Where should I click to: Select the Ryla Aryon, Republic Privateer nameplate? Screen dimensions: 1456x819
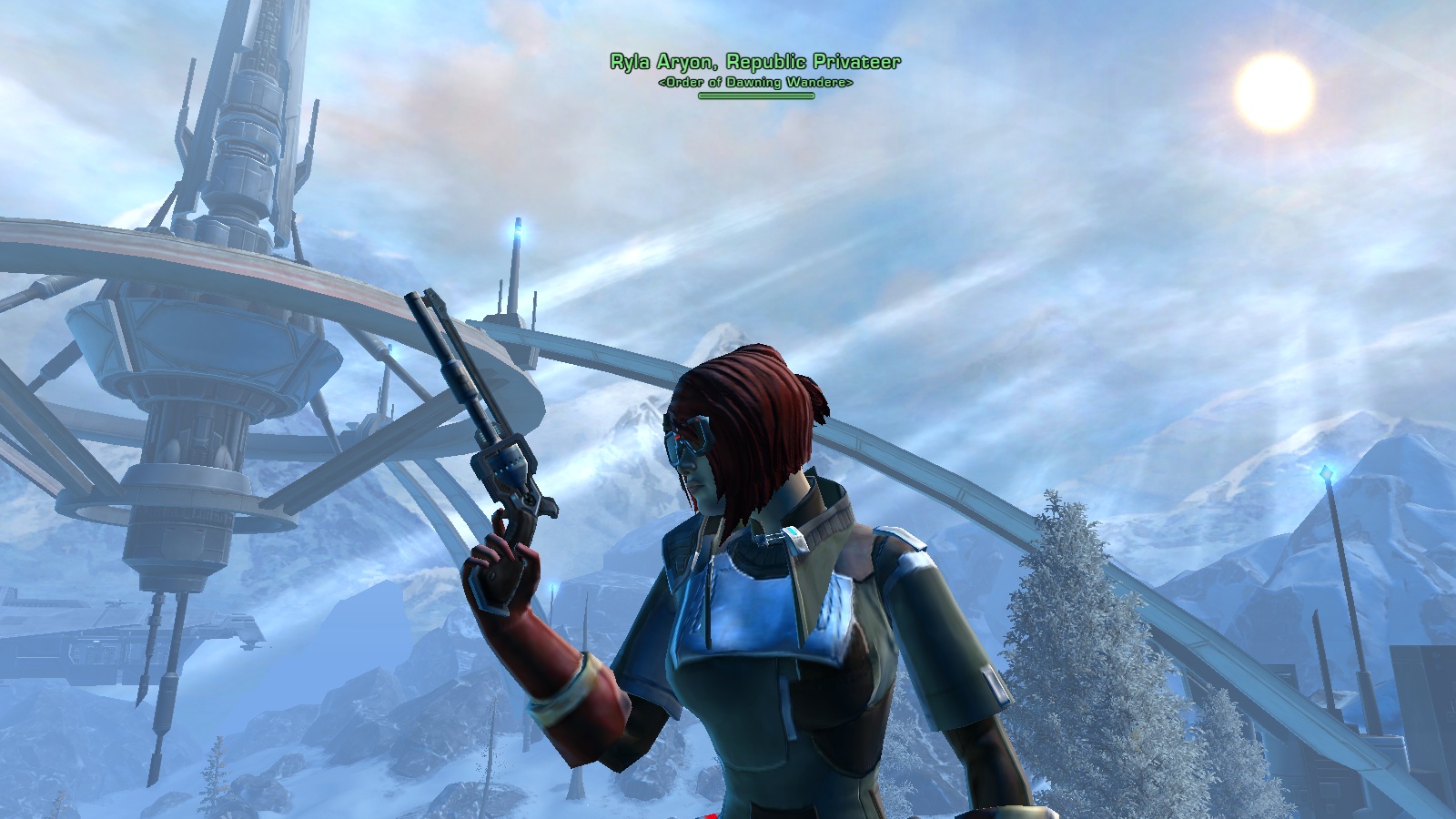[755, 62]
